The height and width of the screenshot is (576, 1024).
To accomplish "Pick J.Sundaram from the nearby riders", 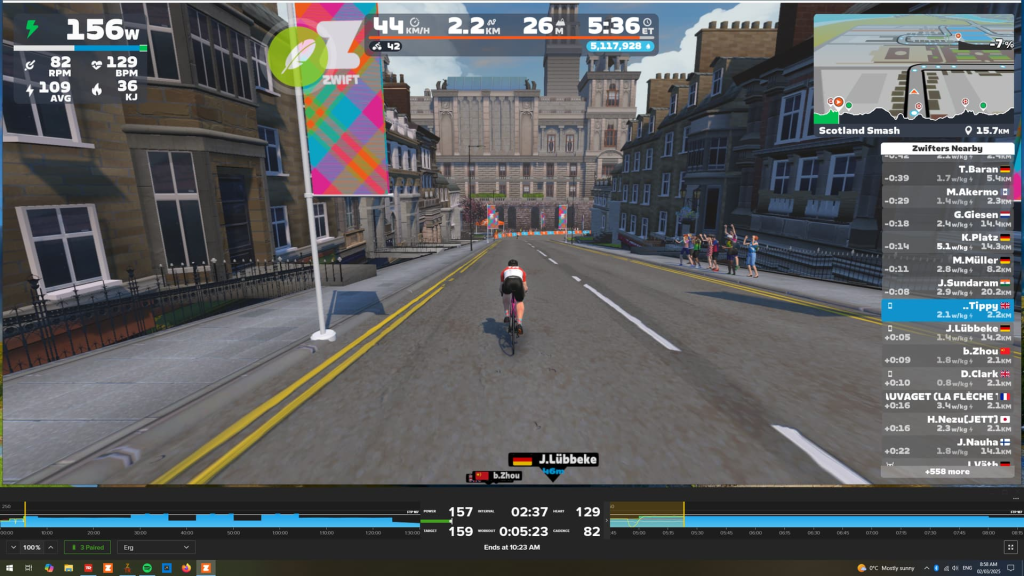I will (947, 287).
